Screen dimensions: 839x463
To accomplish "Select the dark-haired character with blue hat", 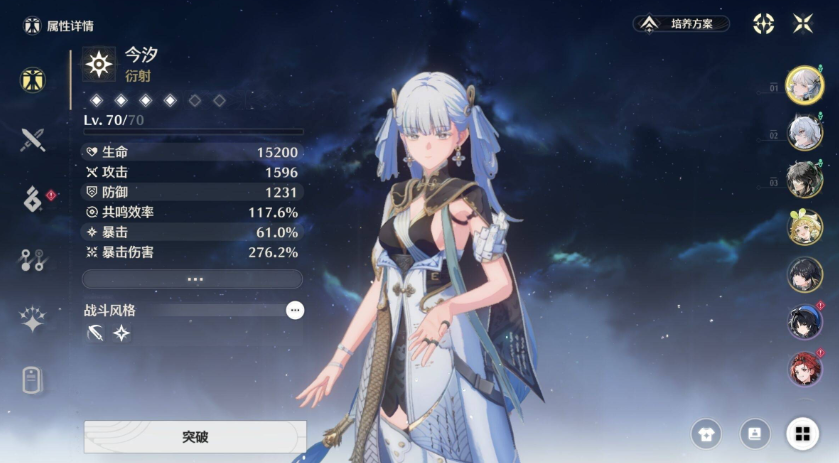I will [805, 321].
